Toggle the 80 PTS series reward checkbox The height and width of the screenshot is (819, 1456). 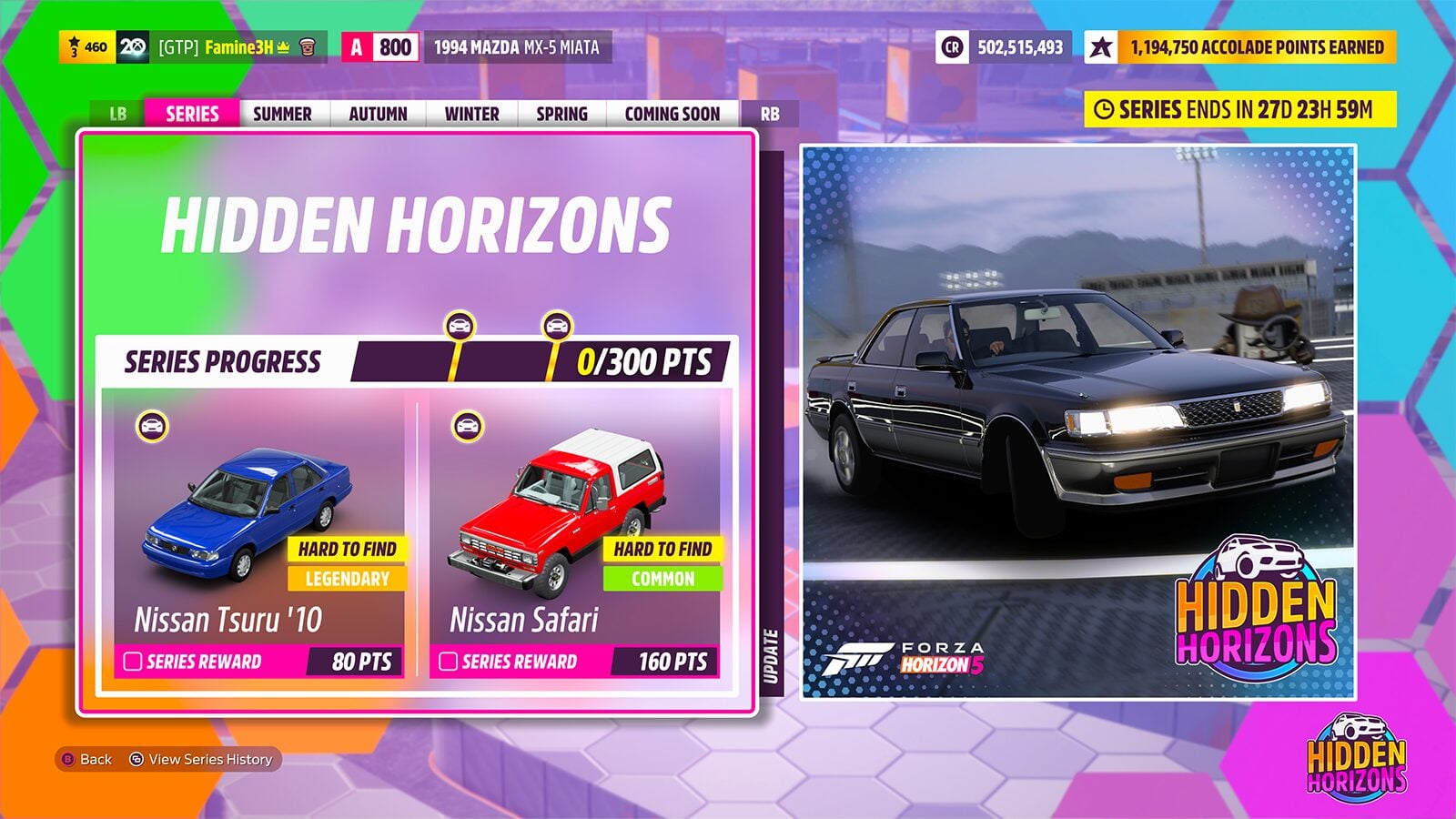133,662
